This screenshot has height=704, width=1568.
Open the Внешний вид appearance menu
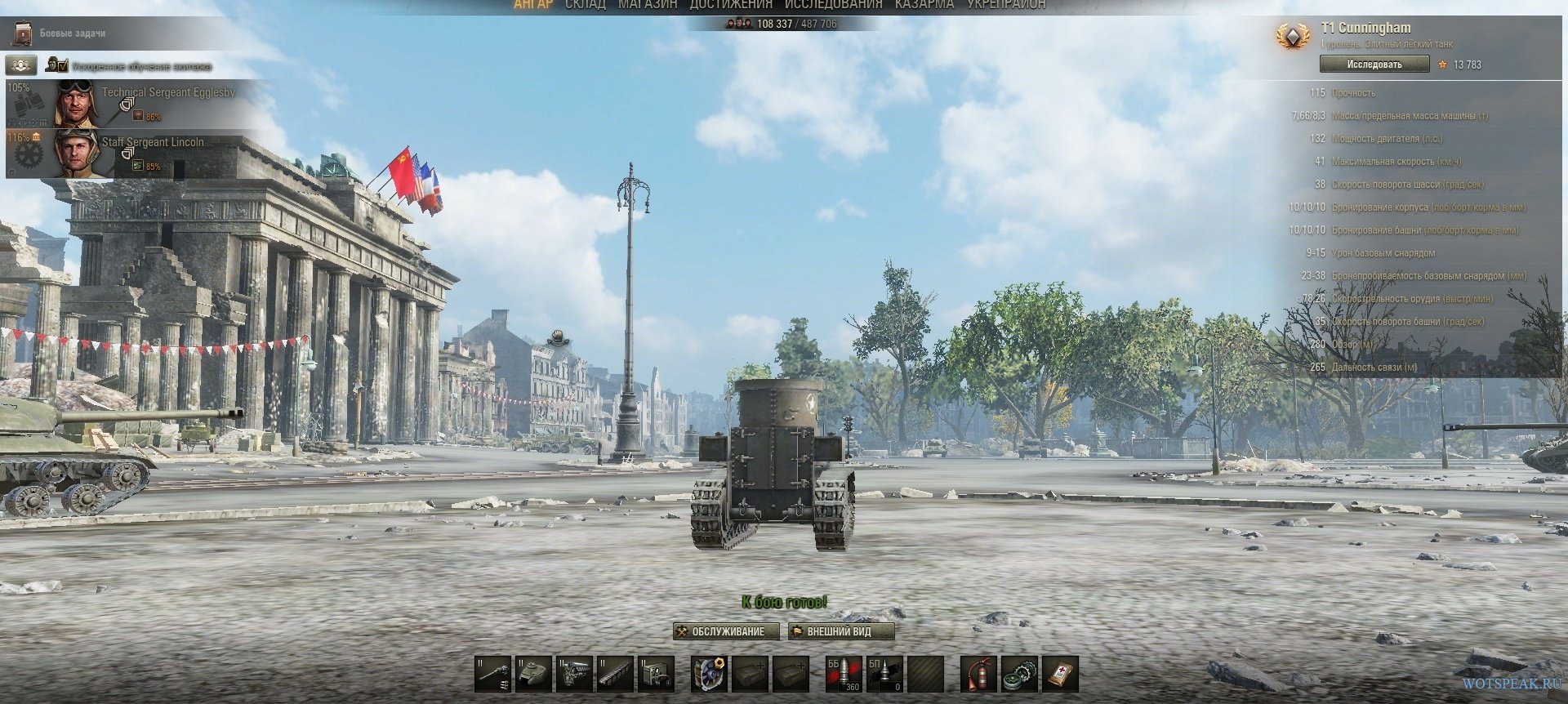pos(841,631)
